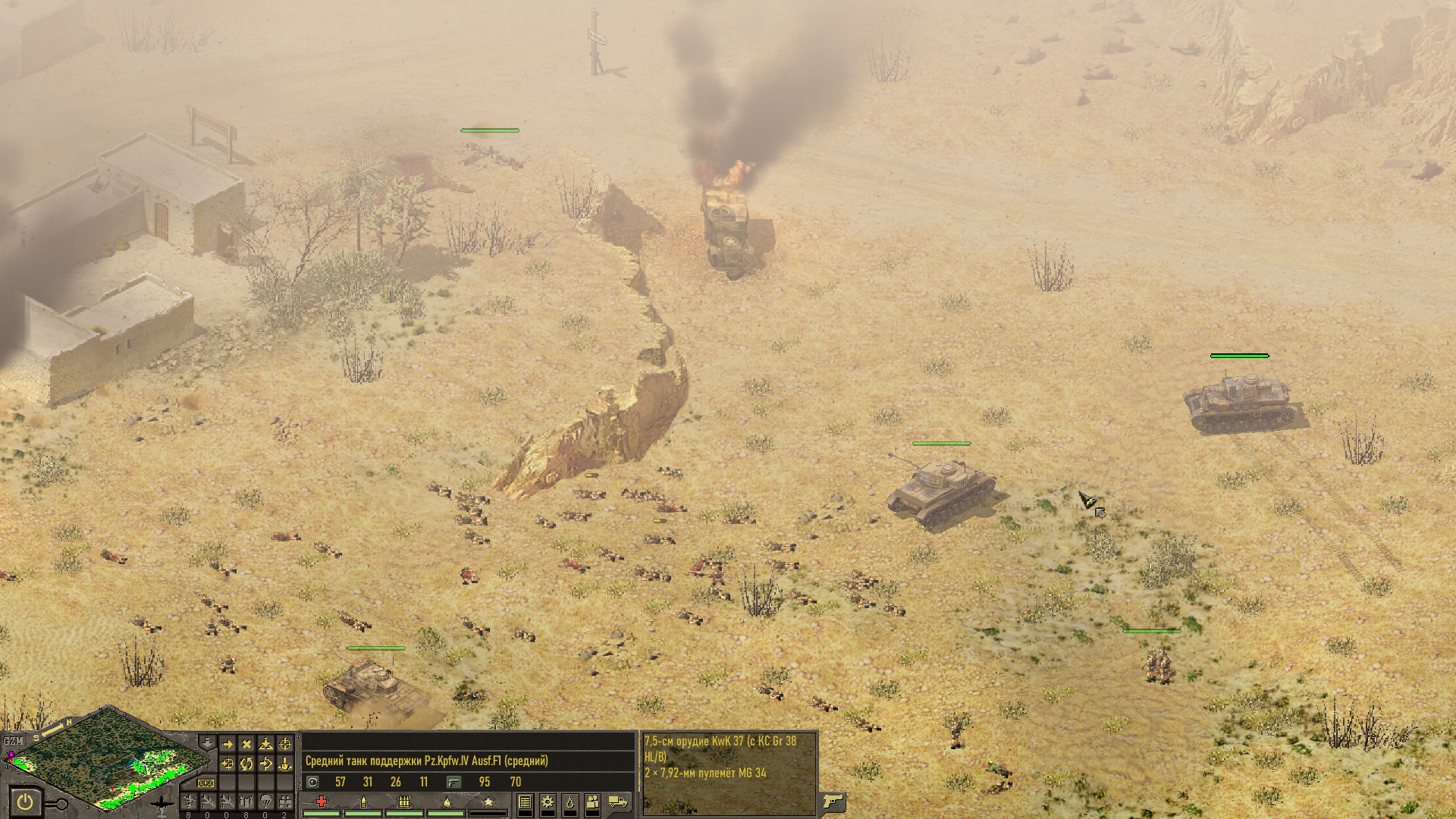Select the aggressive move crosshair-arrow command
This screenshot has width=1456, height=819.
(227, 764)
